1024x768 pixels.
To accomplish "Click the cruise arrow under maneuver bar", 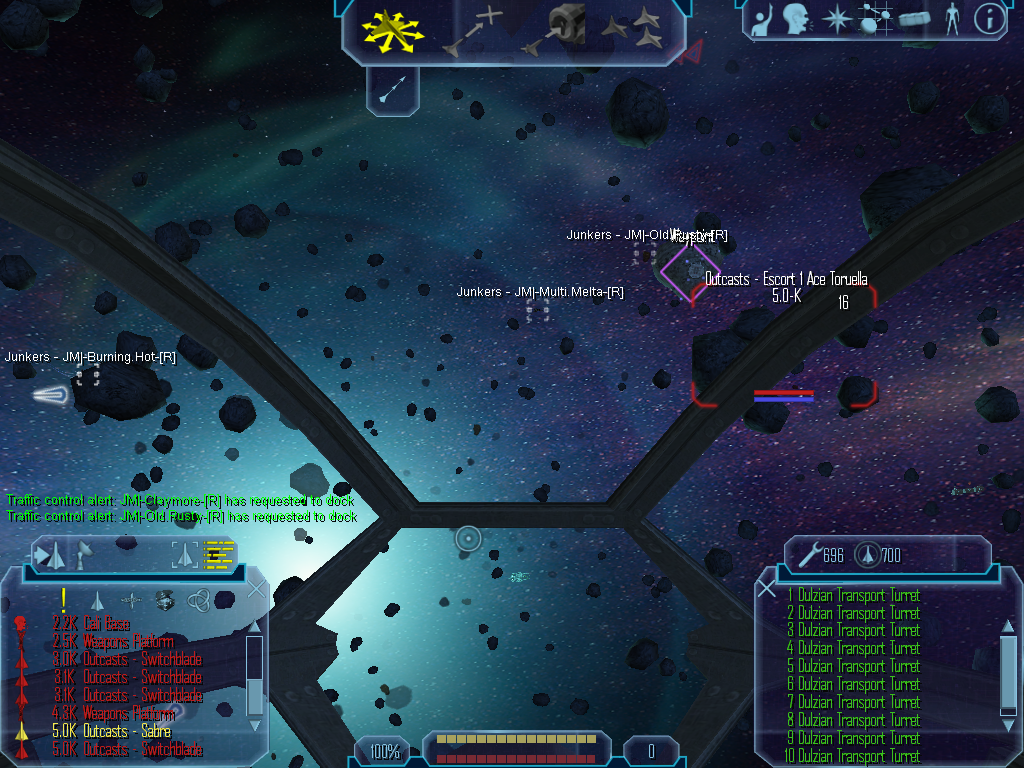I will 391,91.
